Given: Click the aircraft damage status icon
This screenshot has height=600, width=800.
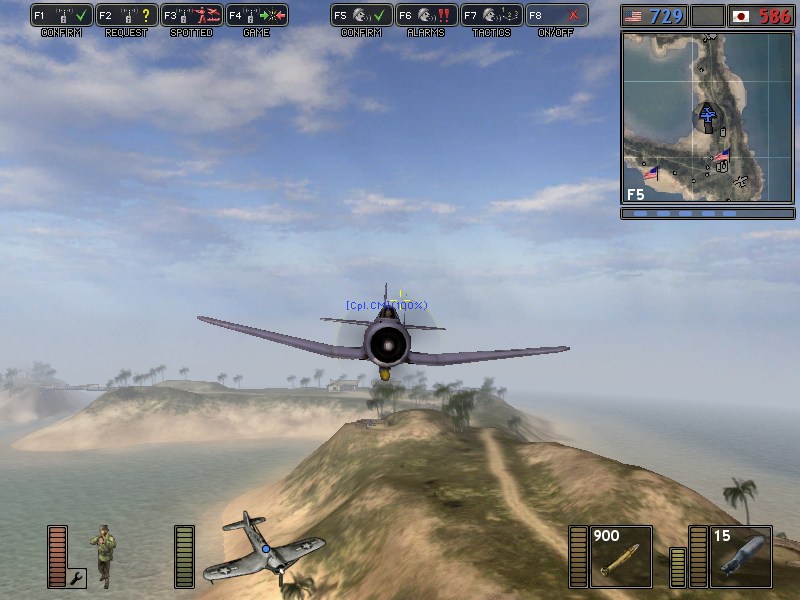Looking at the screenshot, I should tap(264, 548).
